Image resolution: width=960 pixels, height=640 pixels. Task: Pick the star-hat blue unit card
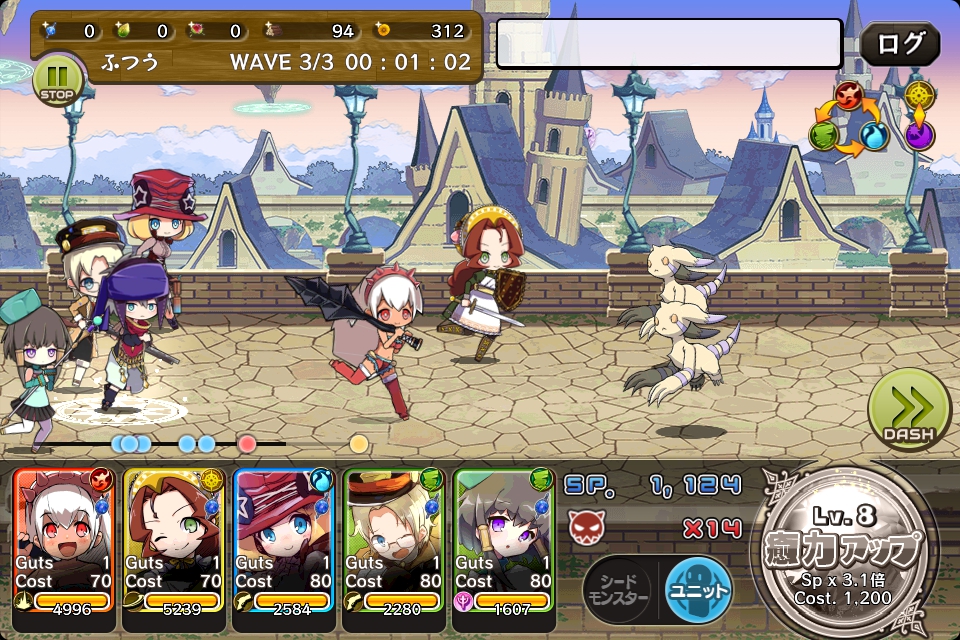[283, 540]
